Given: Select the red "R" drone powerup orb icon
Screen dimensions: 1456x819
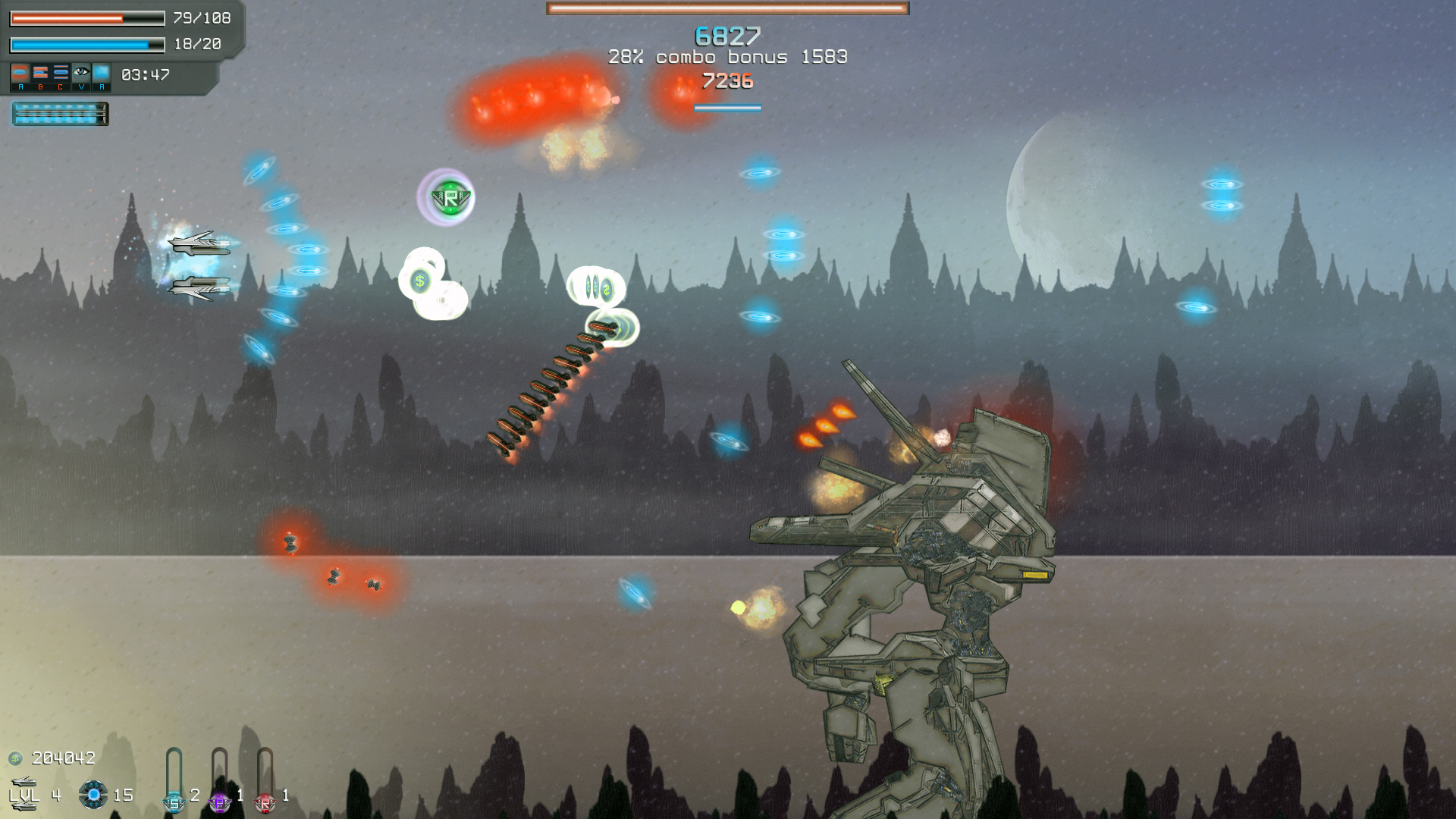Looking at the screenshot, I should (x=265, y=804).
